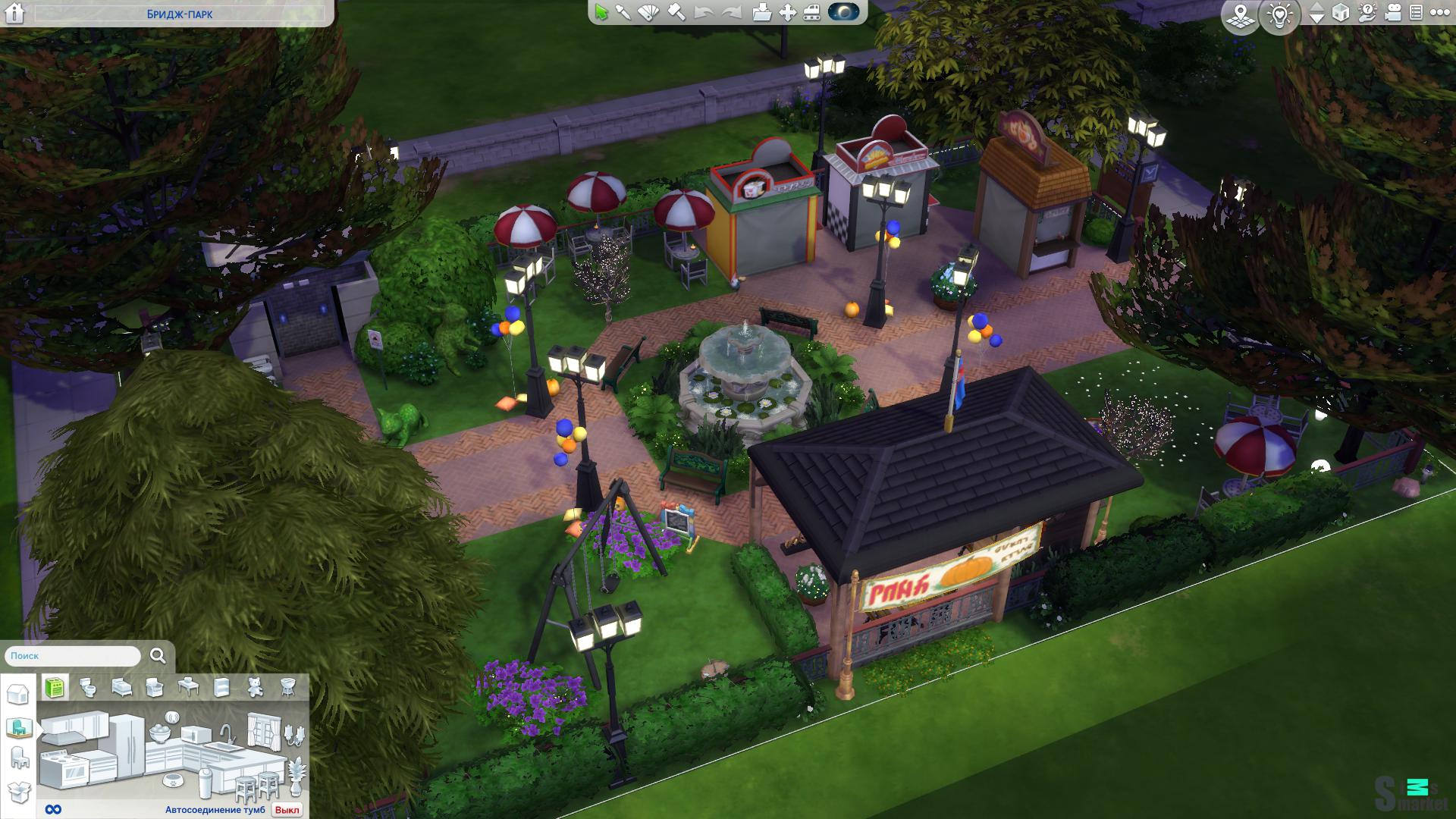Select the move-lot four-arrow tool
This screenshot has height=819, width=1456.
coord(788,13)
